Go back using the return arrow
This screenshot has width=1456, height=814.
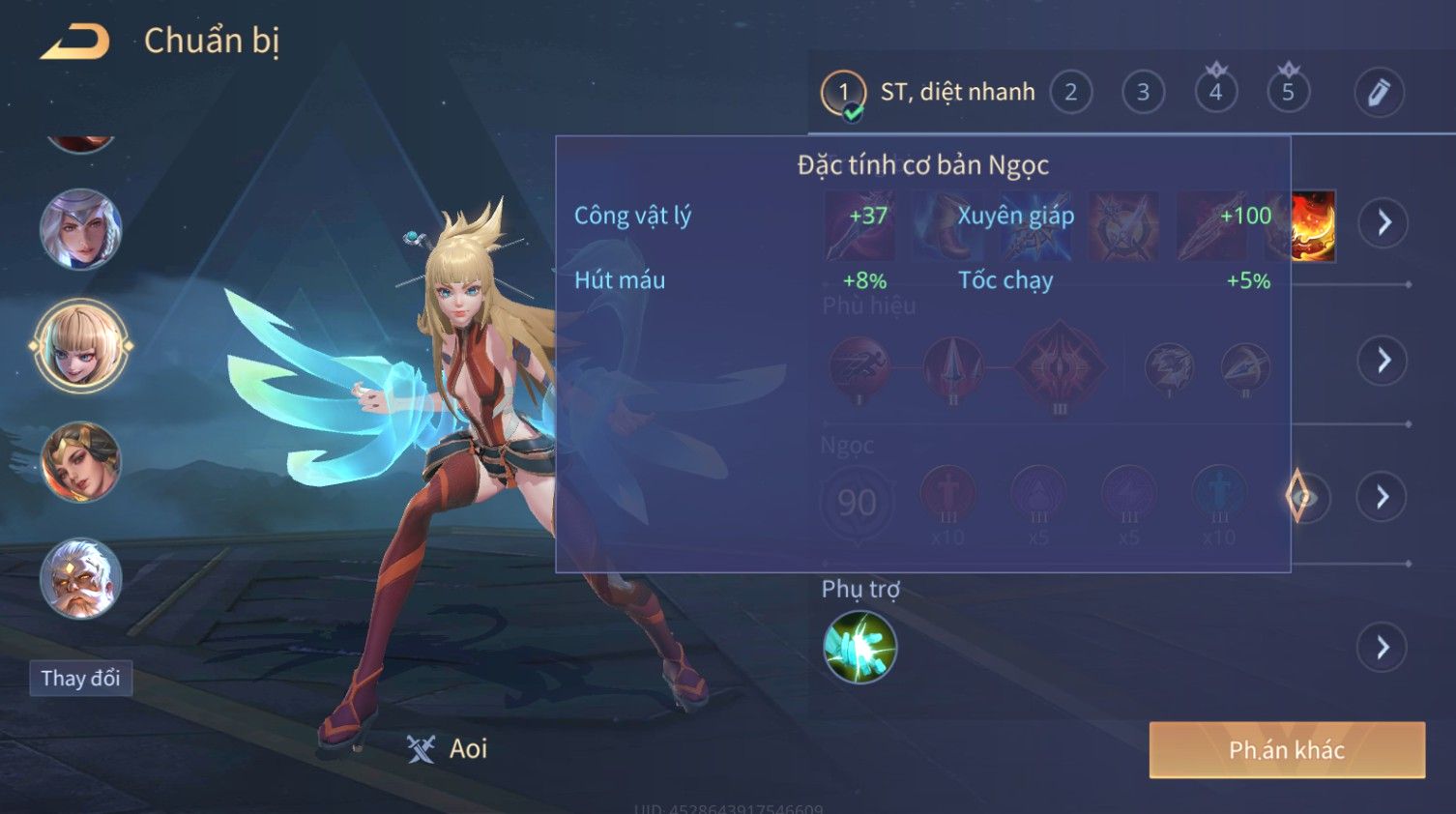click(75, 42)
